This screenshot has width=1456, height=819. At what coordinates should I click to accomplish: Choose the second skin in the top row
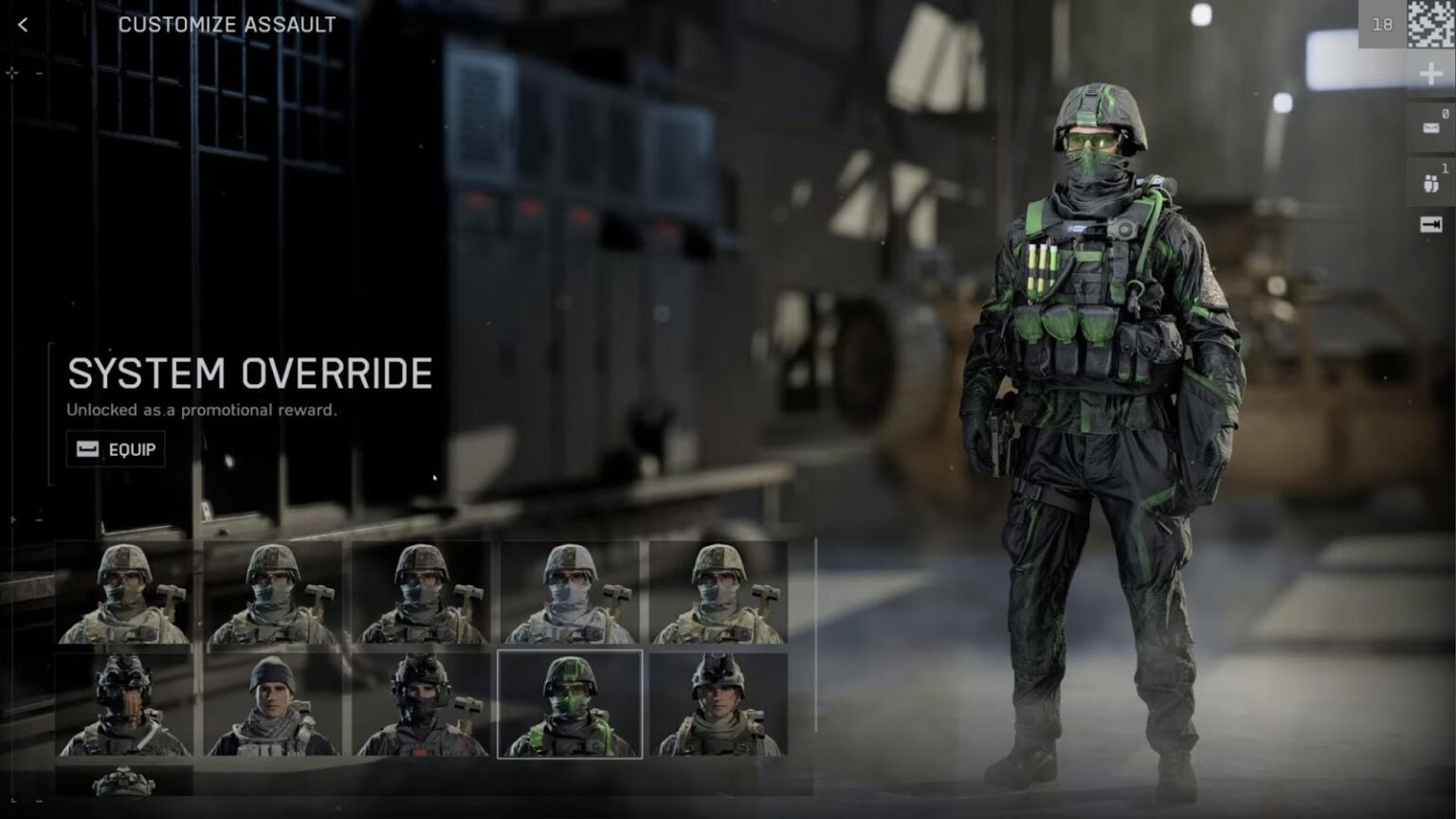point(273,592)
